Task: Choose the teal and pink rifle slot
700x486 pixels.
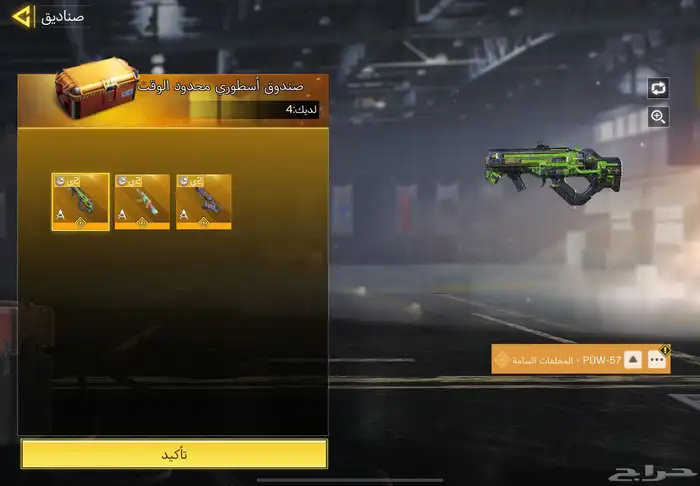Action: (142, 202)
